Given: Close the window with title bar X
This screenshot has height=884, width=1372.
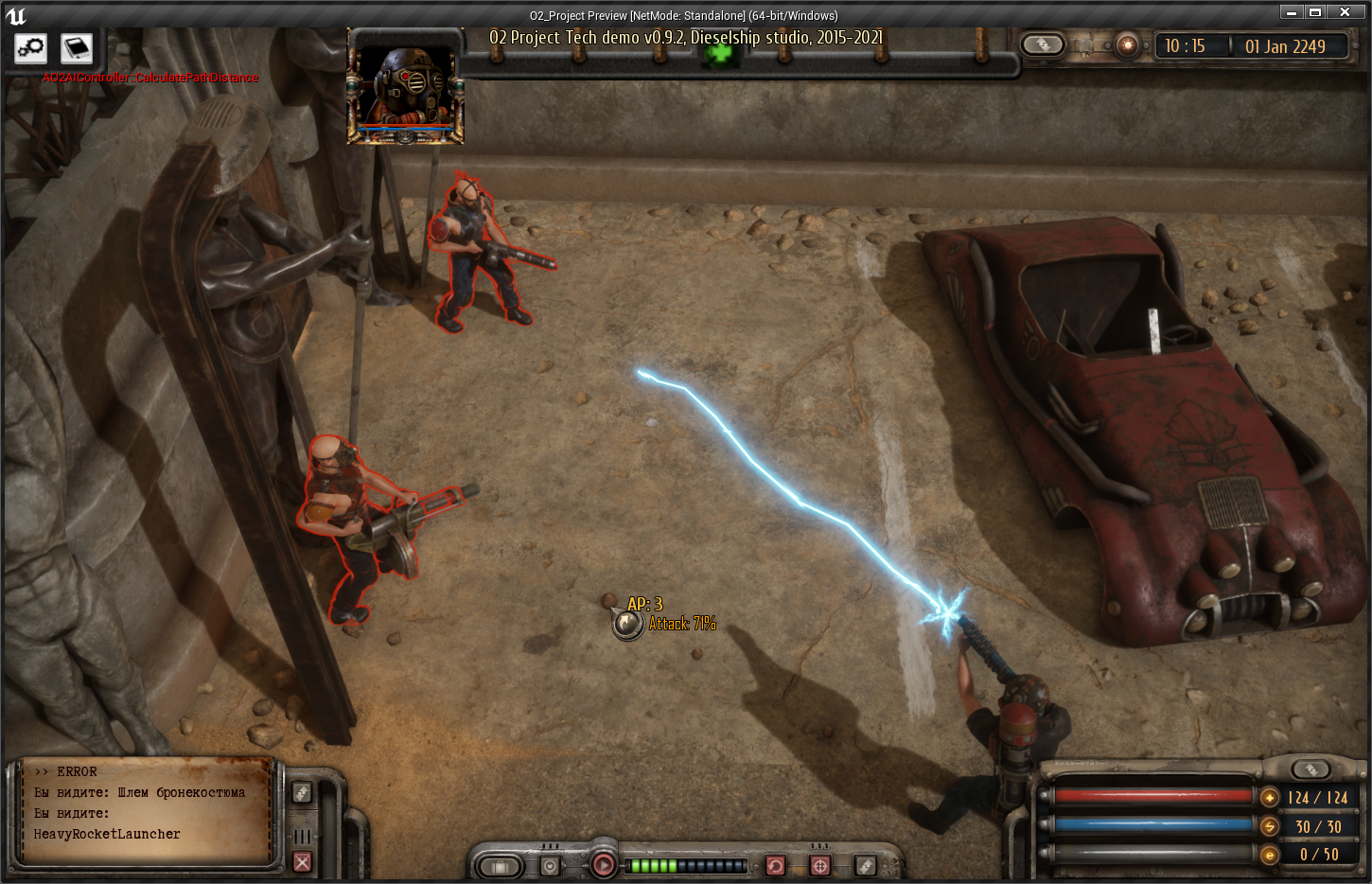Looking at the screenshot, I should pos(1345,12).
